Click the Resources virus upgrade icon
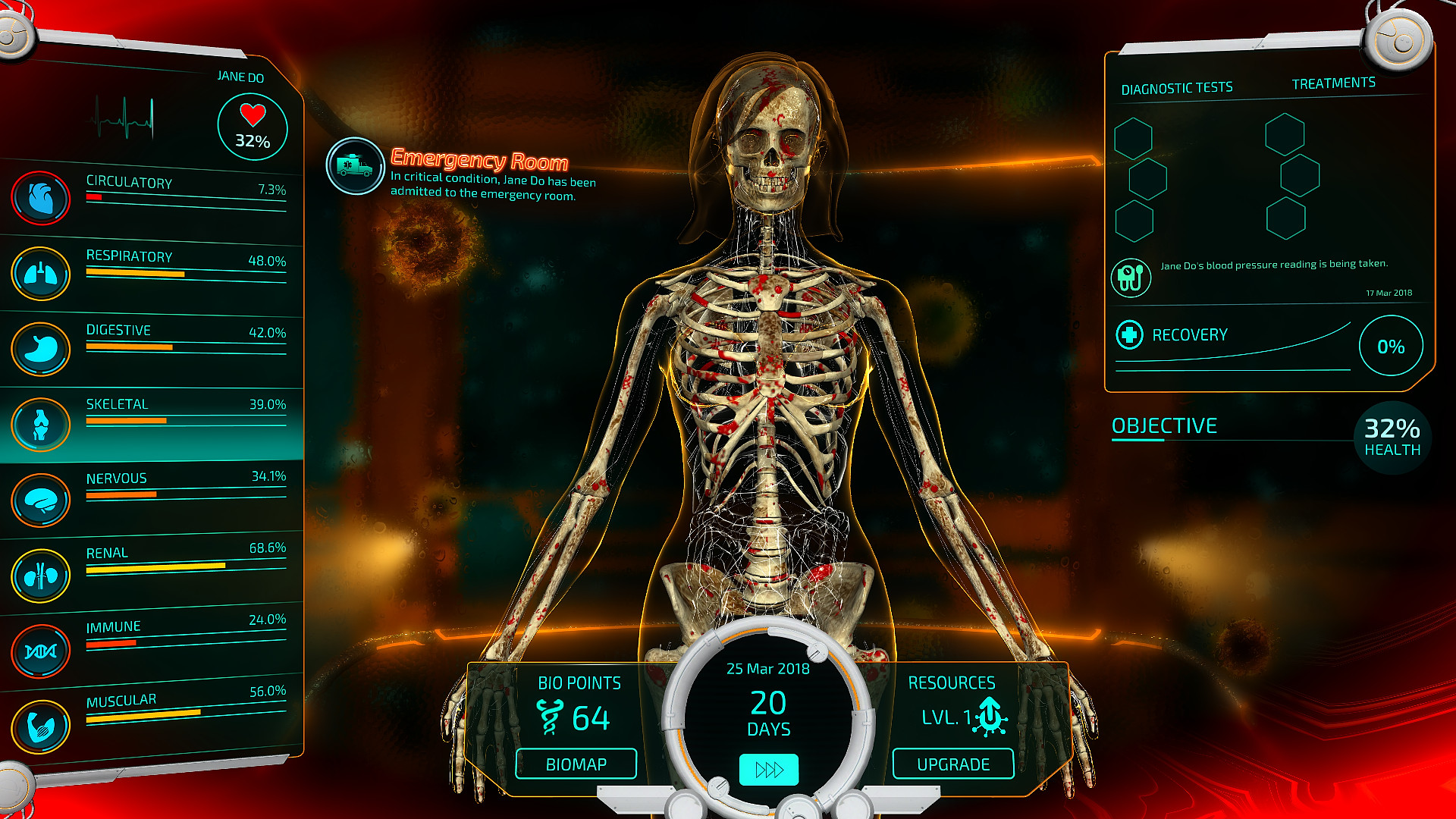1456x819 pixels. [x=990, y=716]
